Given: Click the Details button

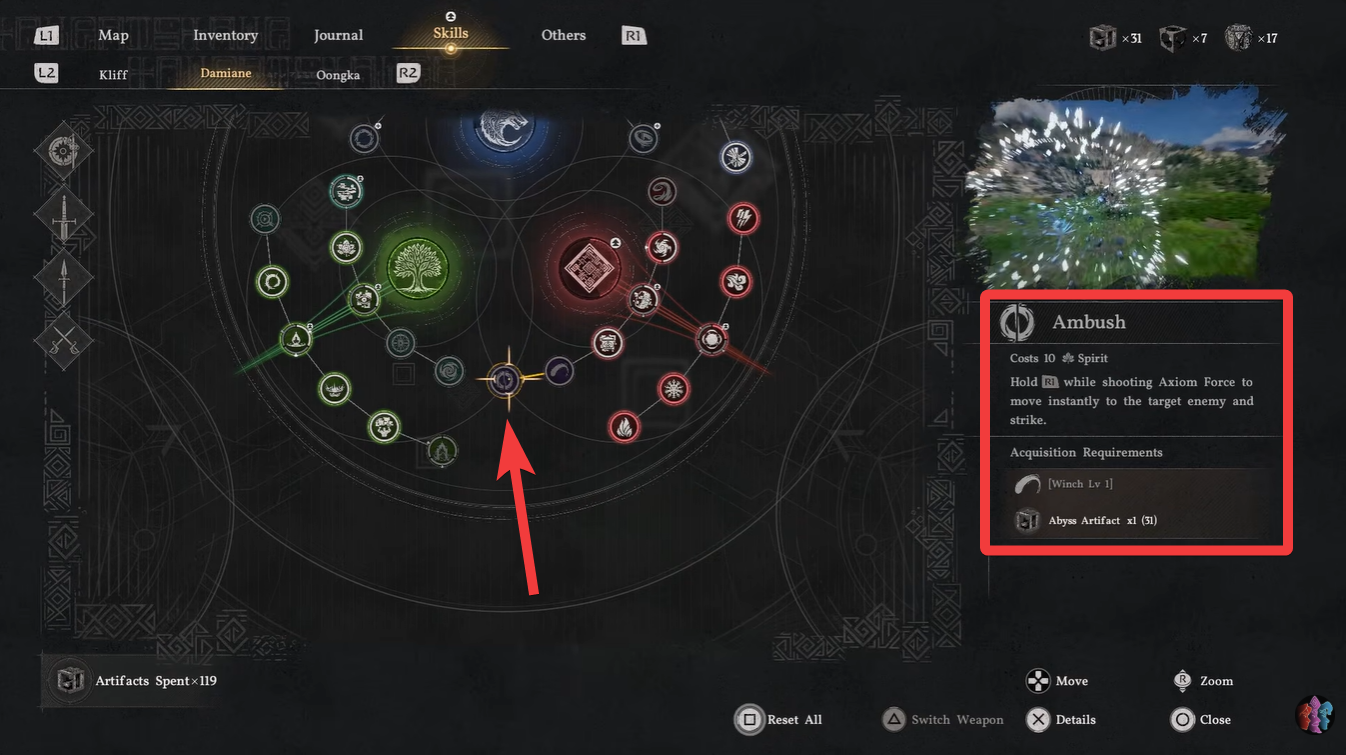Looking at the screenshot, I should click(x=1062, y=719).
